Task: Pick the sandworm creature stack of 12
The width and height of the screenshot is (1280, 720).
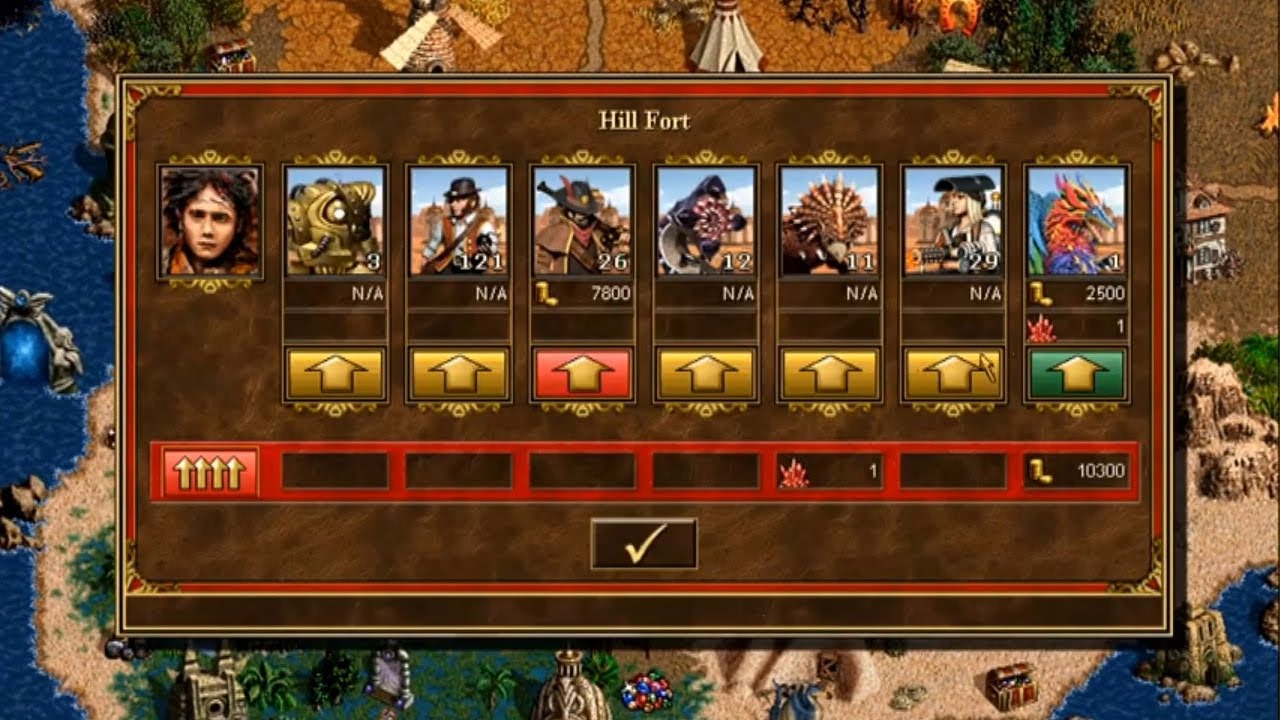Action: point(706,221)
